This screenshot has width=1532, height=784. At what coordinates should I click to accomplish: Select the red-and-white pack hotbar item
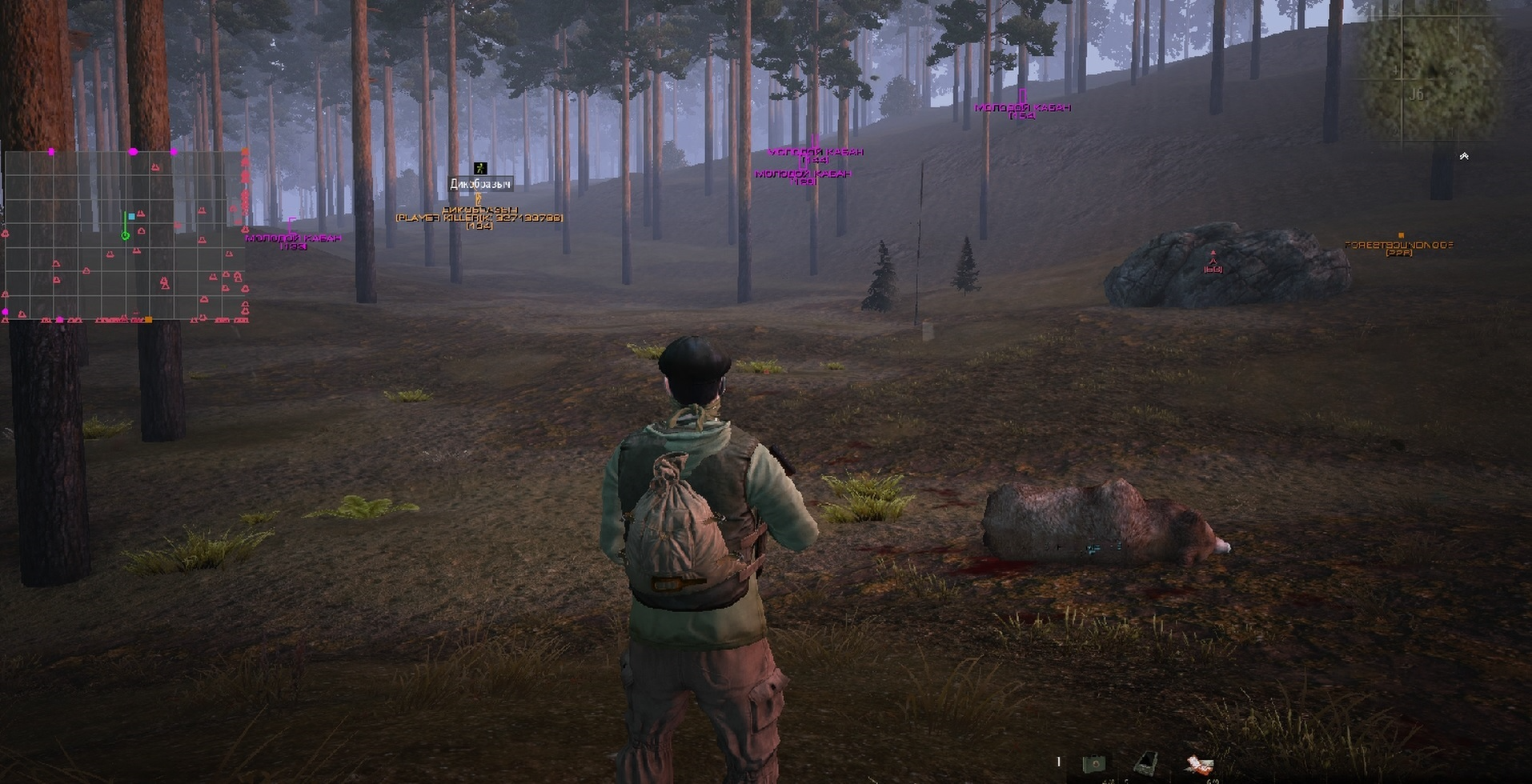pos(1198,764)
